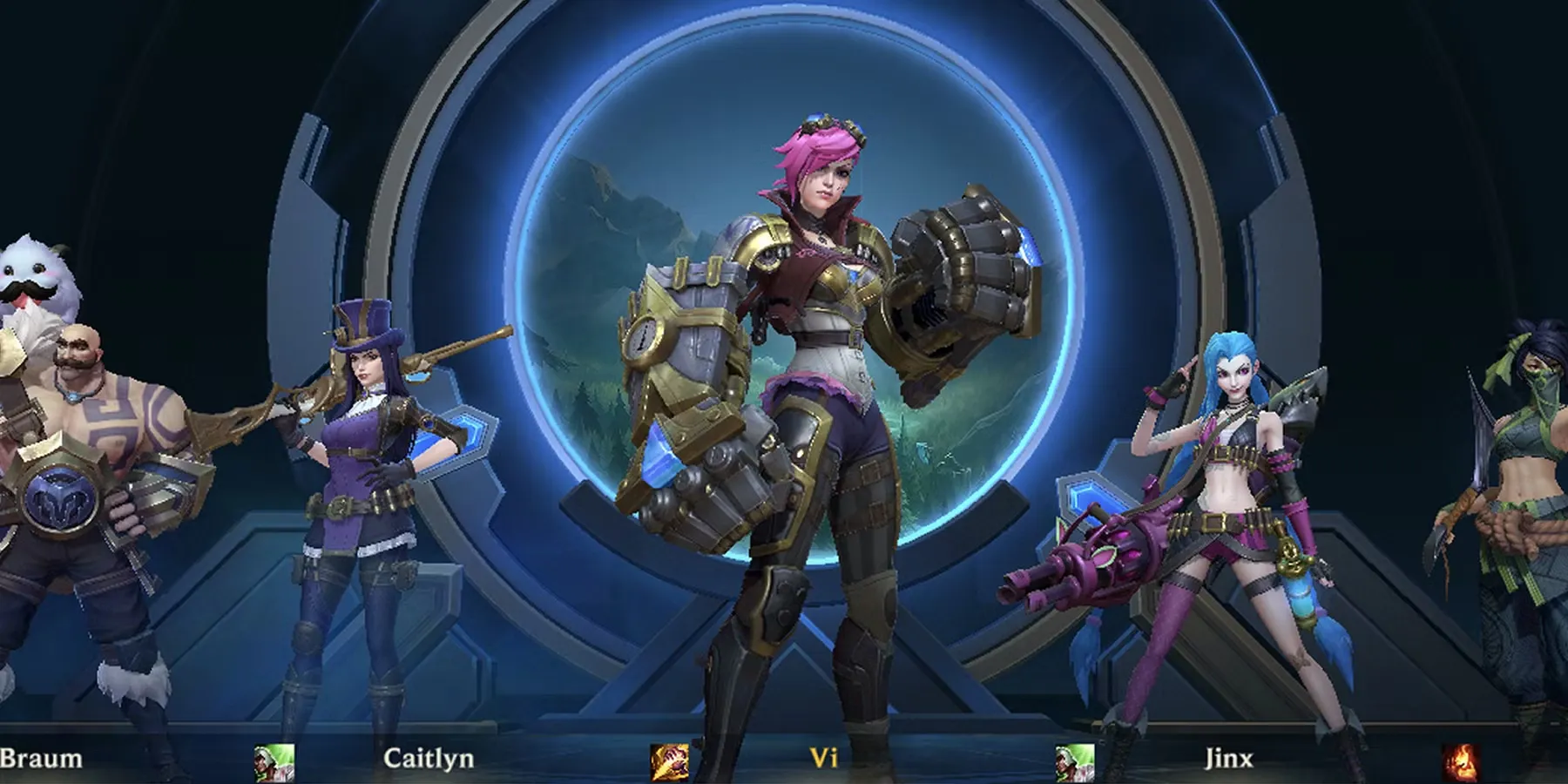Choose the Caitlyn name label
This screenshot has width=1568, height=784.
429,758
